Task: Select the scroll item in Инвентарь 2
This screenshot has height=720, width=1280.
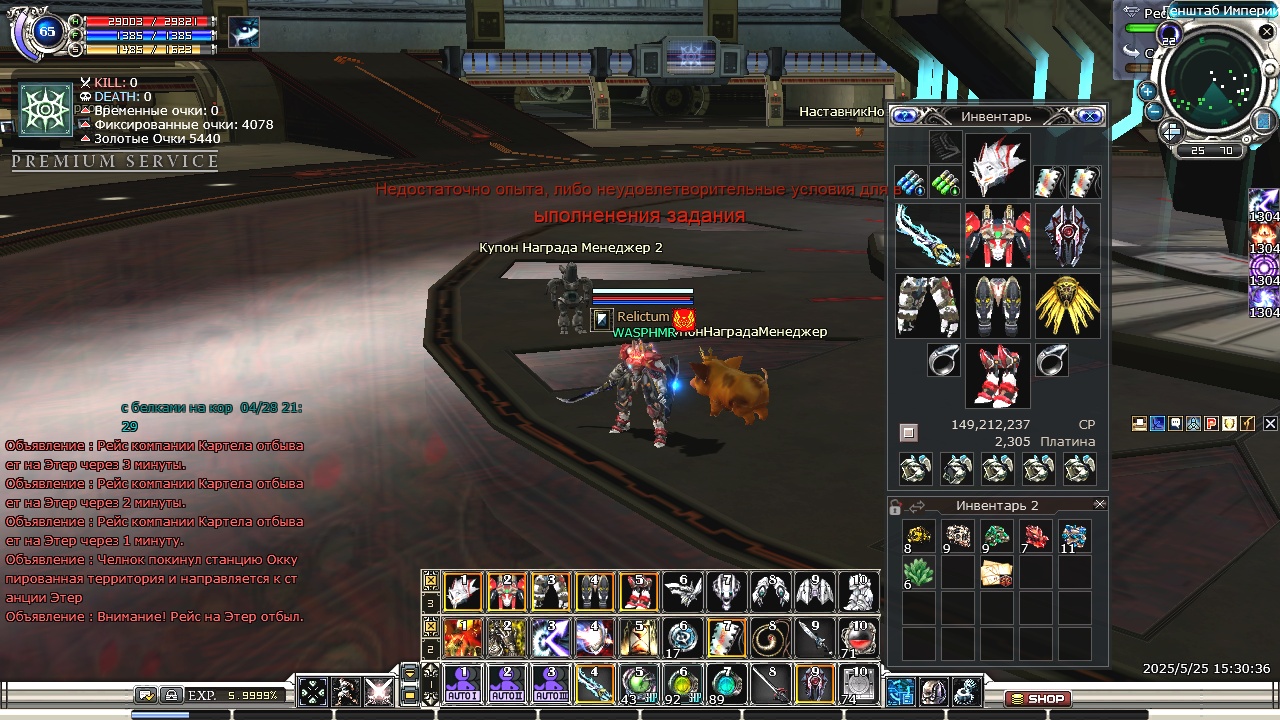Action: (x=997, y=573)
